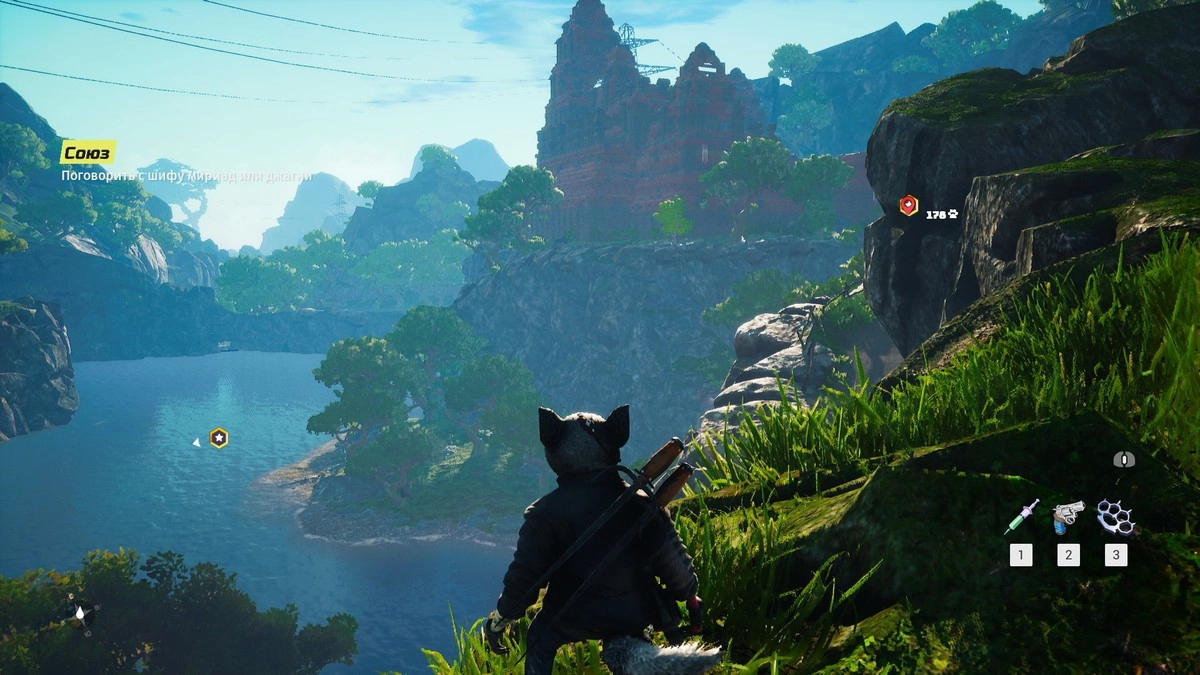The image size is (1200, 675).
Task: Equip the revolver in the quick slot
Action: point(1068,517)
